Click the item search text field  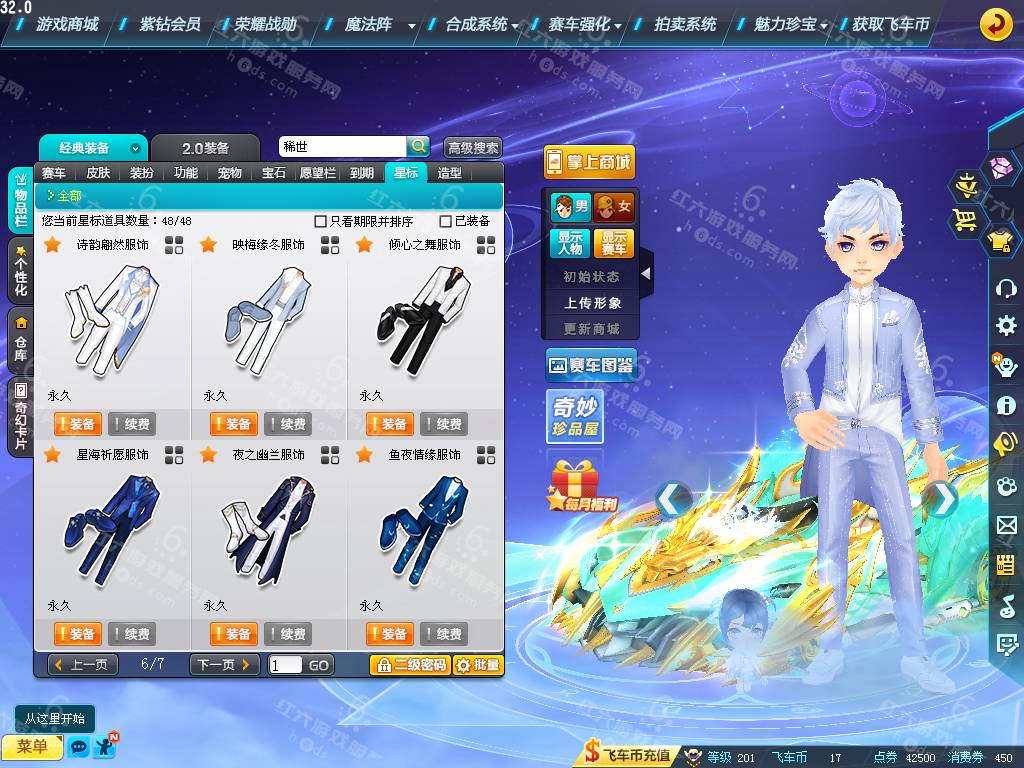(x=341, y=147)
